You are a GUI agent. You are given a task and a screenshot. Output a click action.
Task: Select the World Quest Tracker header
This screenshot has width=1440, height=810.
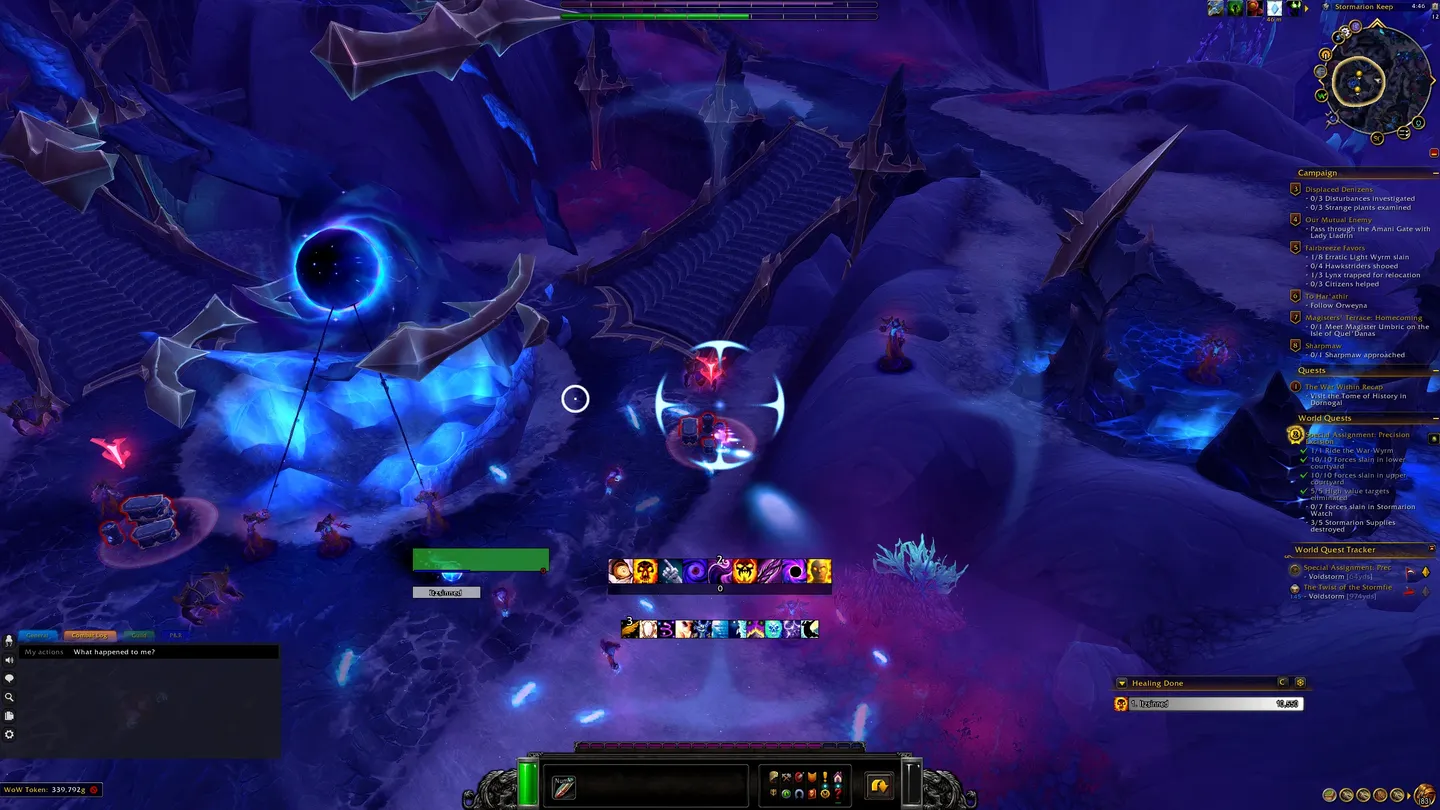1334,550
